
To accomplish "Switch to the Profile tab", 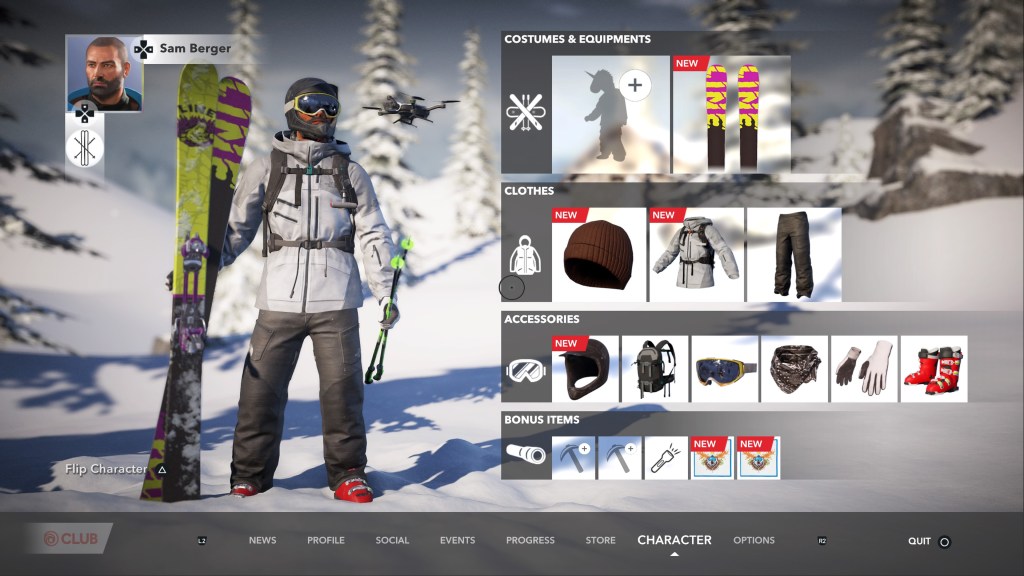I will click(x=326, y=541).
